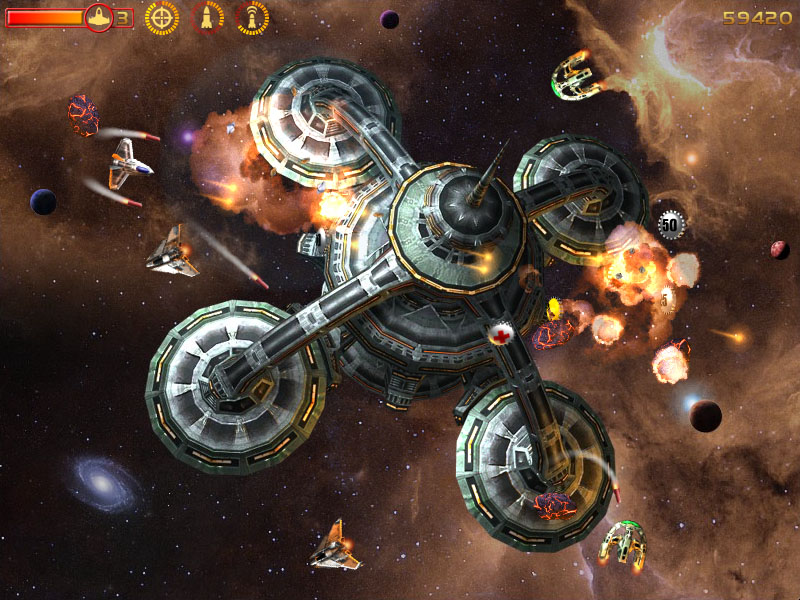The width and height of the screenshot is (800, 600).
Task: Activate the rocket missile weapon icon
Action: pyautogui.click(x=207, y=17)
